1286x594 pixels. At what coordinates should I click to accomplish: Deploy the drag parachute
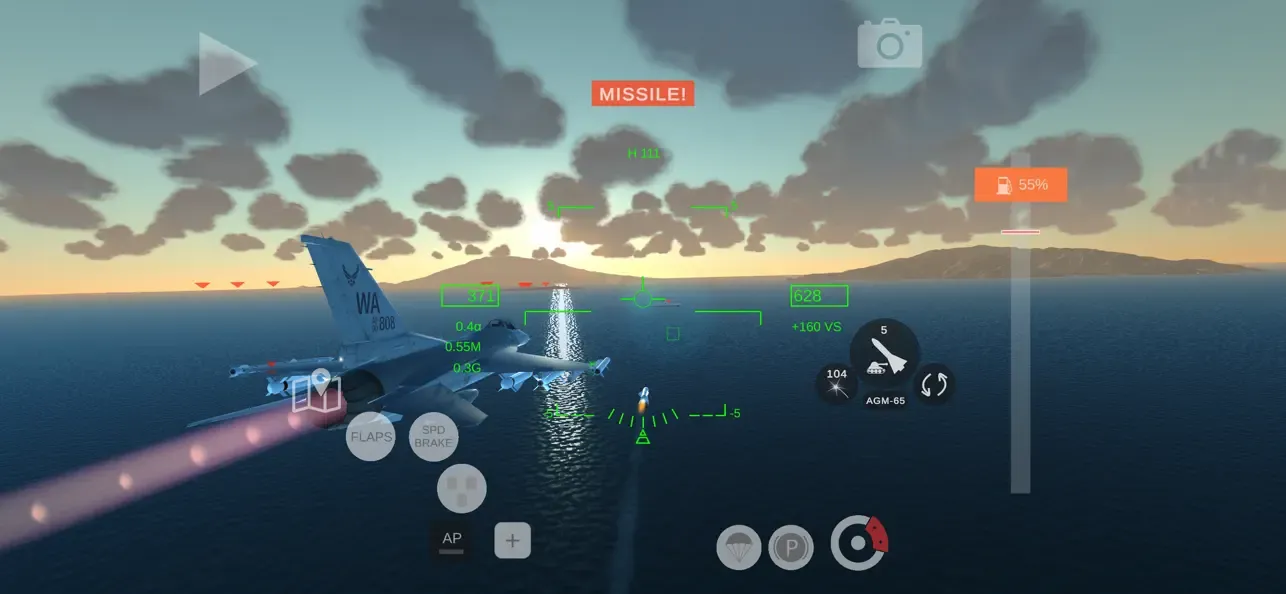tap(739, 547)
